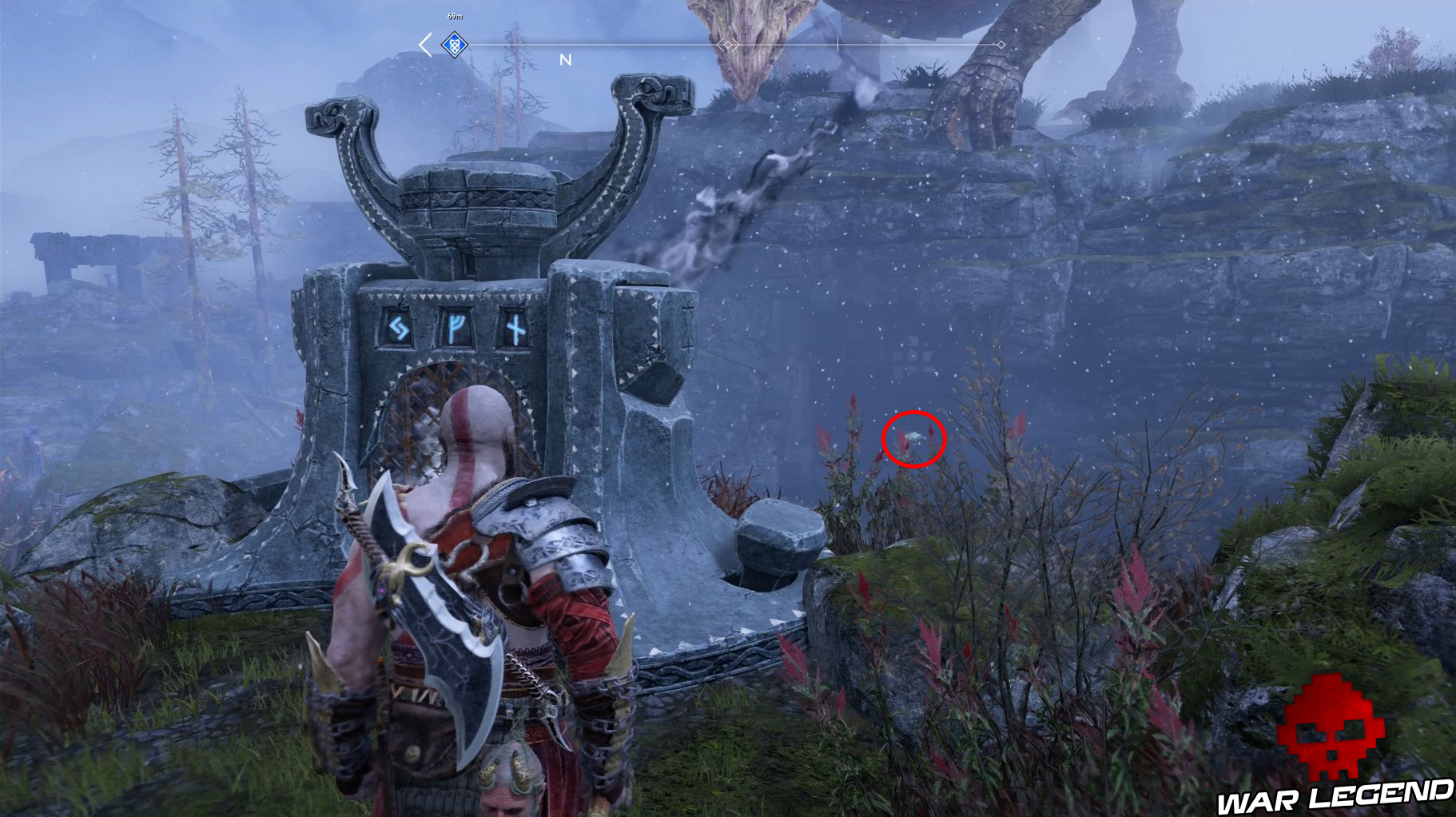Screen dimensions: 1456x817
Task: Select the leftmost blue rune on the shrine
Action: click(398, 326)
